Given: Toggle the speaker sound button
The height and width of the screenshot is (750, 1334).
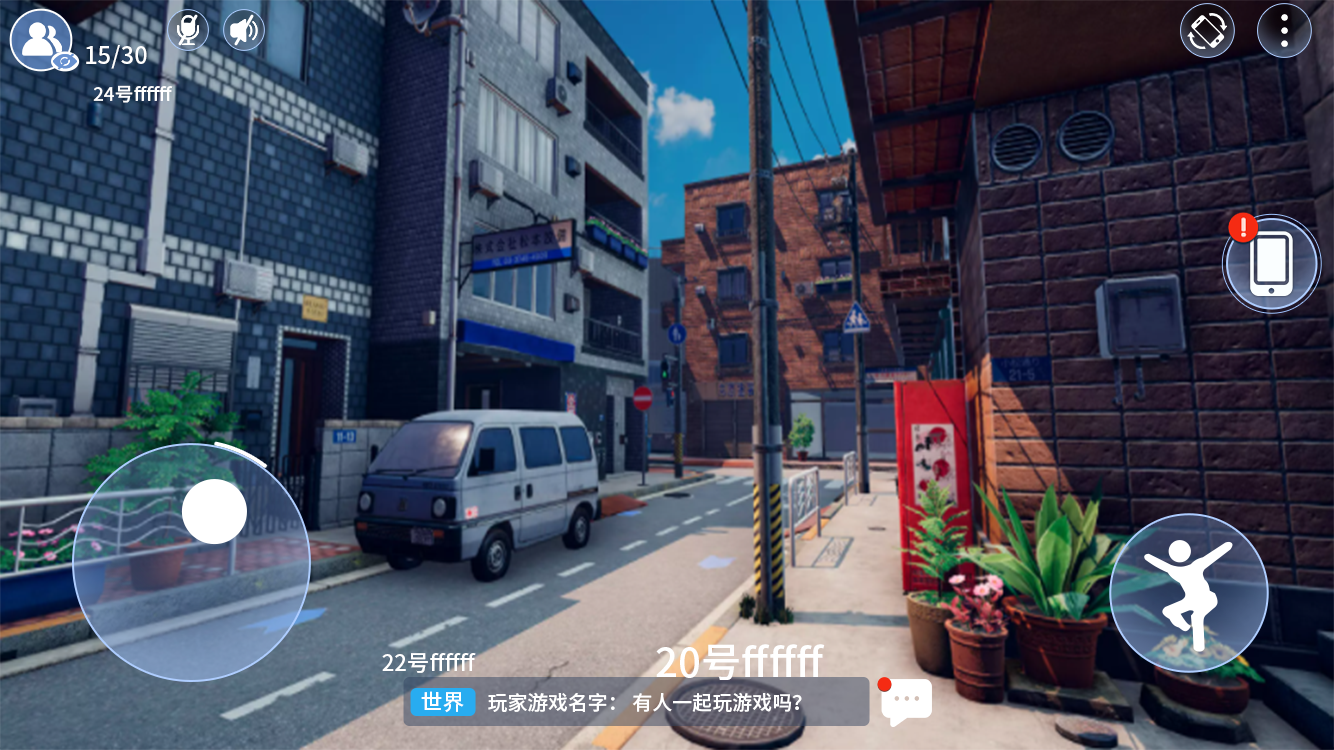Looking at the screenshot, I should pyautogui.click(x=243, y=30).
